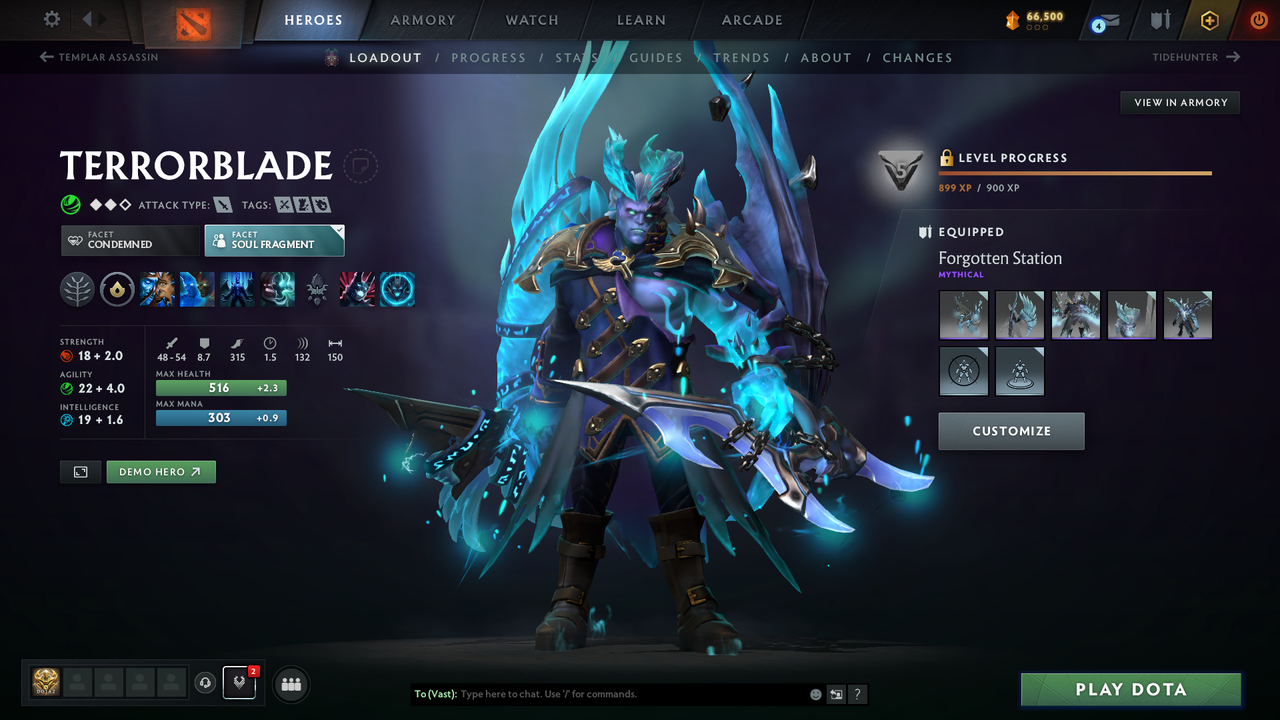Image resolution: width=1280 pixels, height=720 pixels.
Task: Select the Soul Fragment facet
Action: (274, 240)
